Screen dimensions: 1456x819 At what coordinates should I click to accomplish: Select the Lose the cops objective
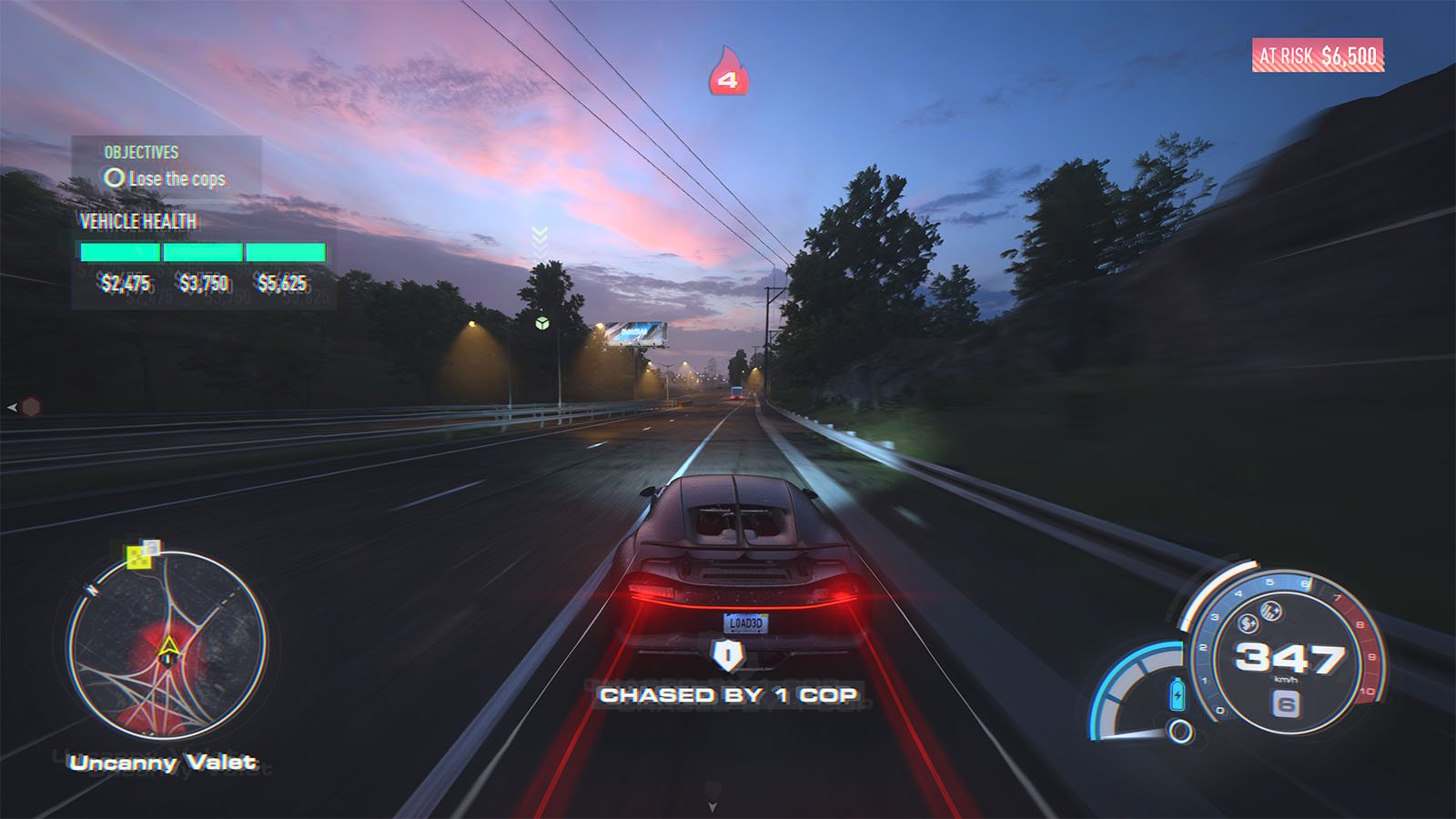[x=166, y=178]
